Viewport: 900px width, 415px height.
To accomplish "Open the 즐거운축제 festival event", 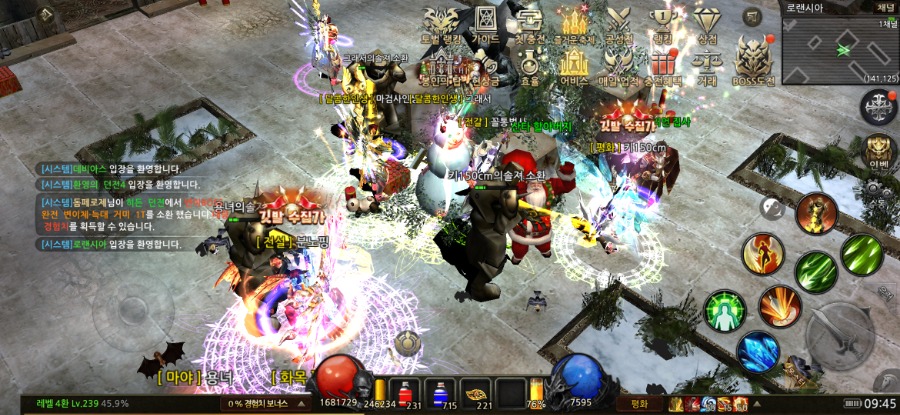I will (573, 24).
